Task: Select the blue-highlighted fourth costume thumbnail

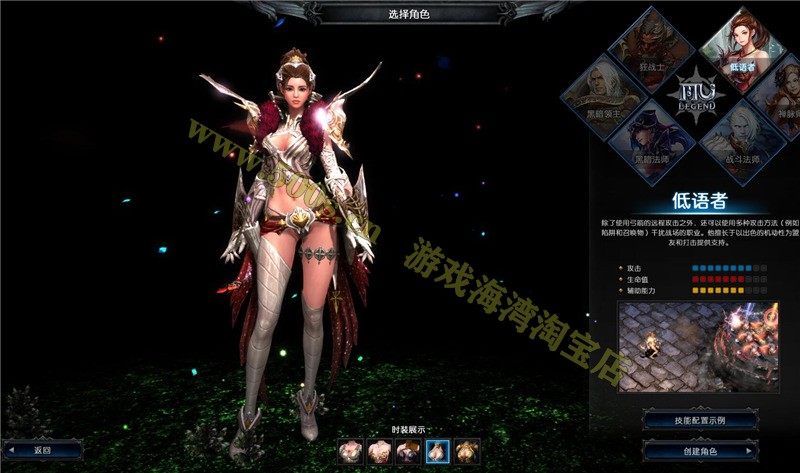Action: (438, 450)
